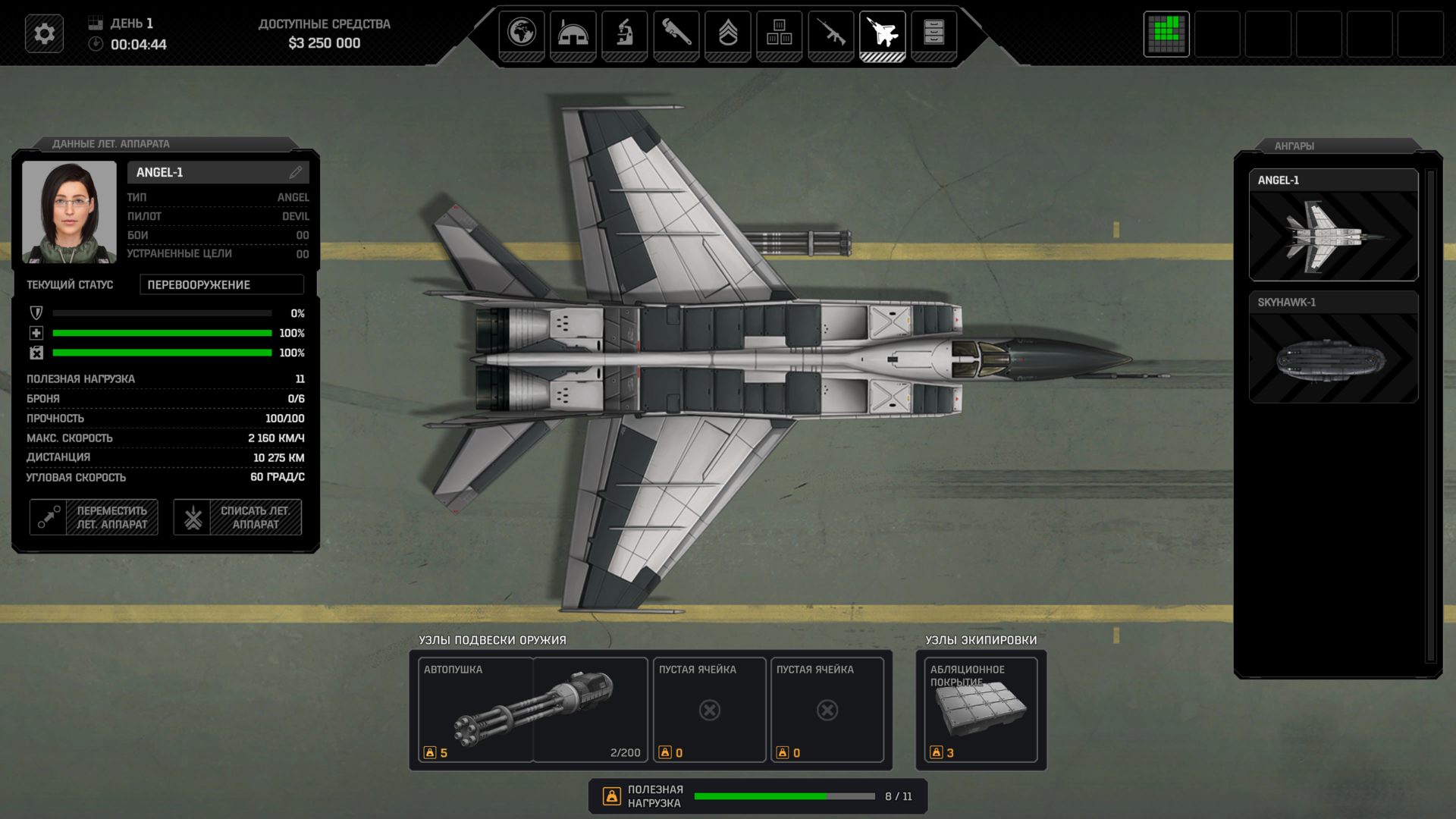Switch to the rifle armory tab
Image resolution: width=1456 pixels, height=819 pixels.
click(830, 34)
